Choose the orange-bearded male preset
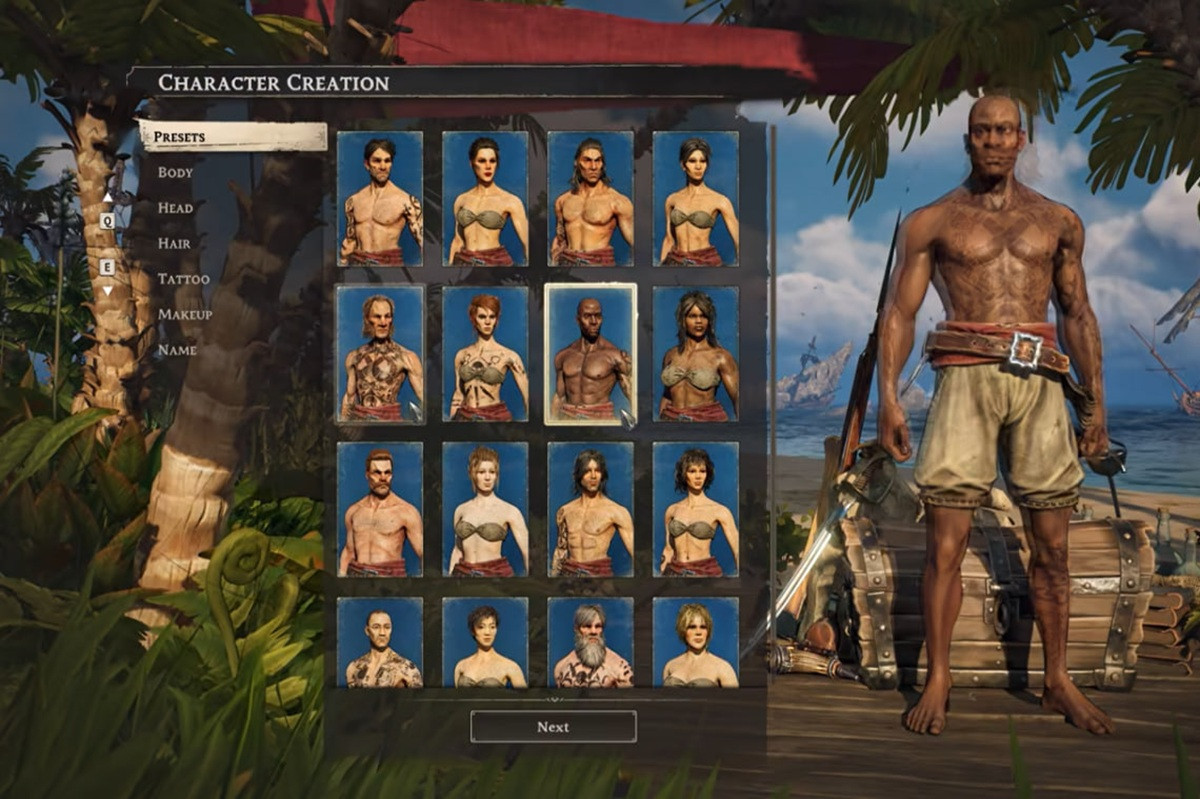Viewport: 1200px width, 799px height. 380,509
